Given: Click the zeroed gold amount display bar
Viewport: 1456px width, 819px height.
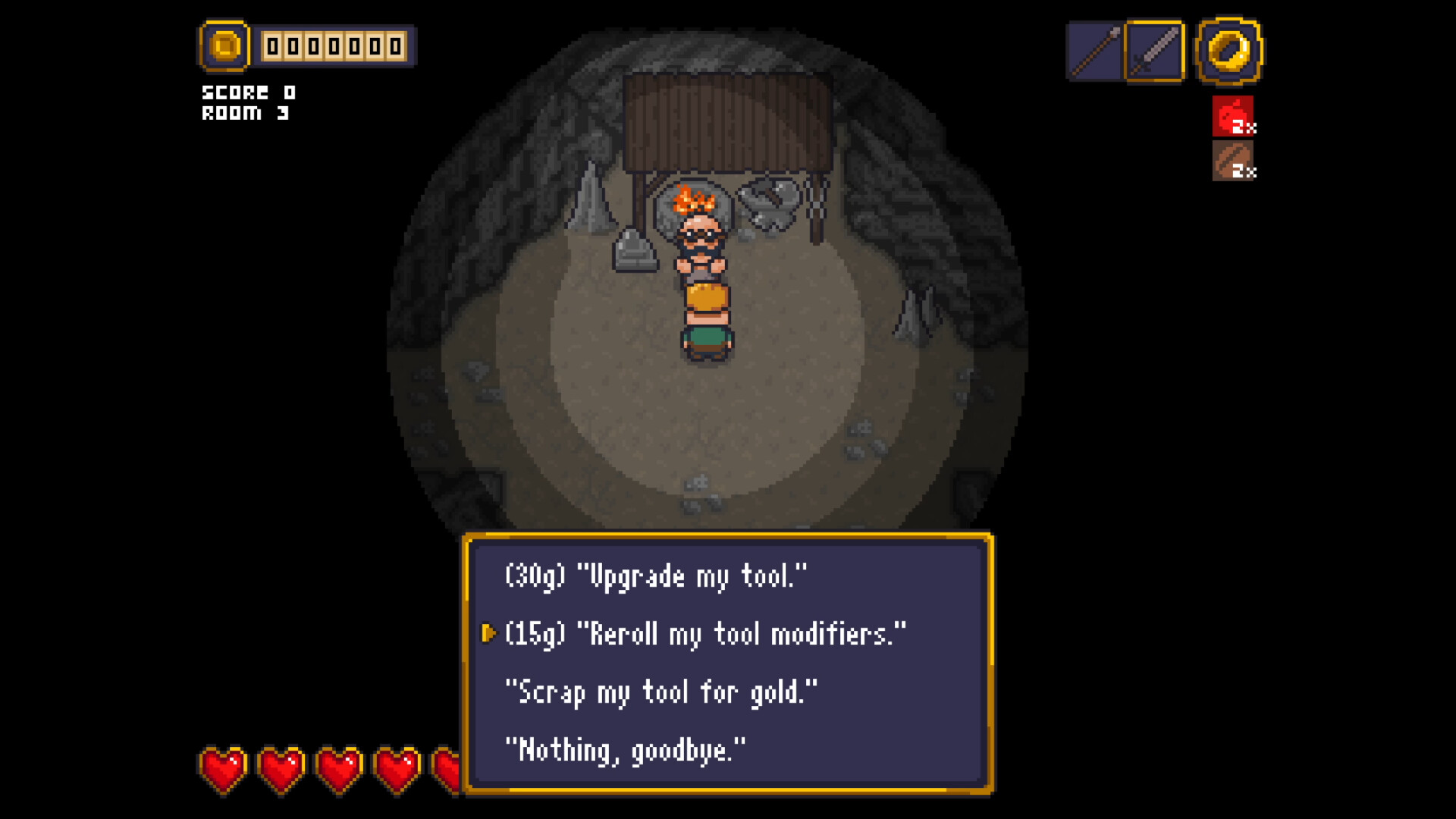Looking at the screenshot, I should 334,45.
